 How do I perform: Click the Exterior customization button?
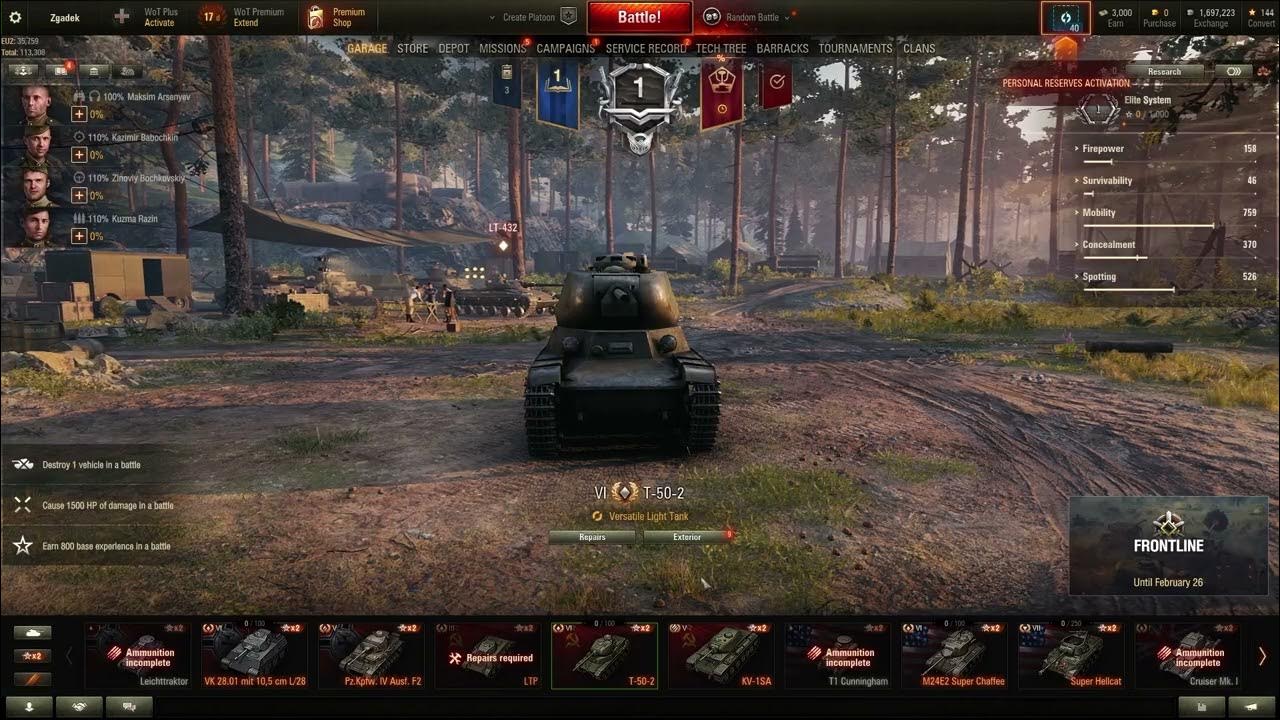click(x=686, y=537)
